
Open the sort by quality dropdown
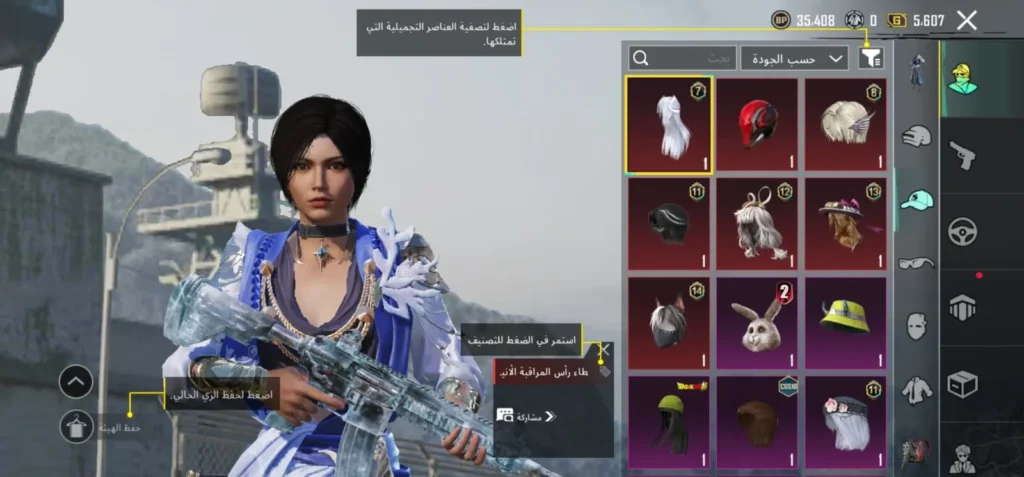click(794, 58)
